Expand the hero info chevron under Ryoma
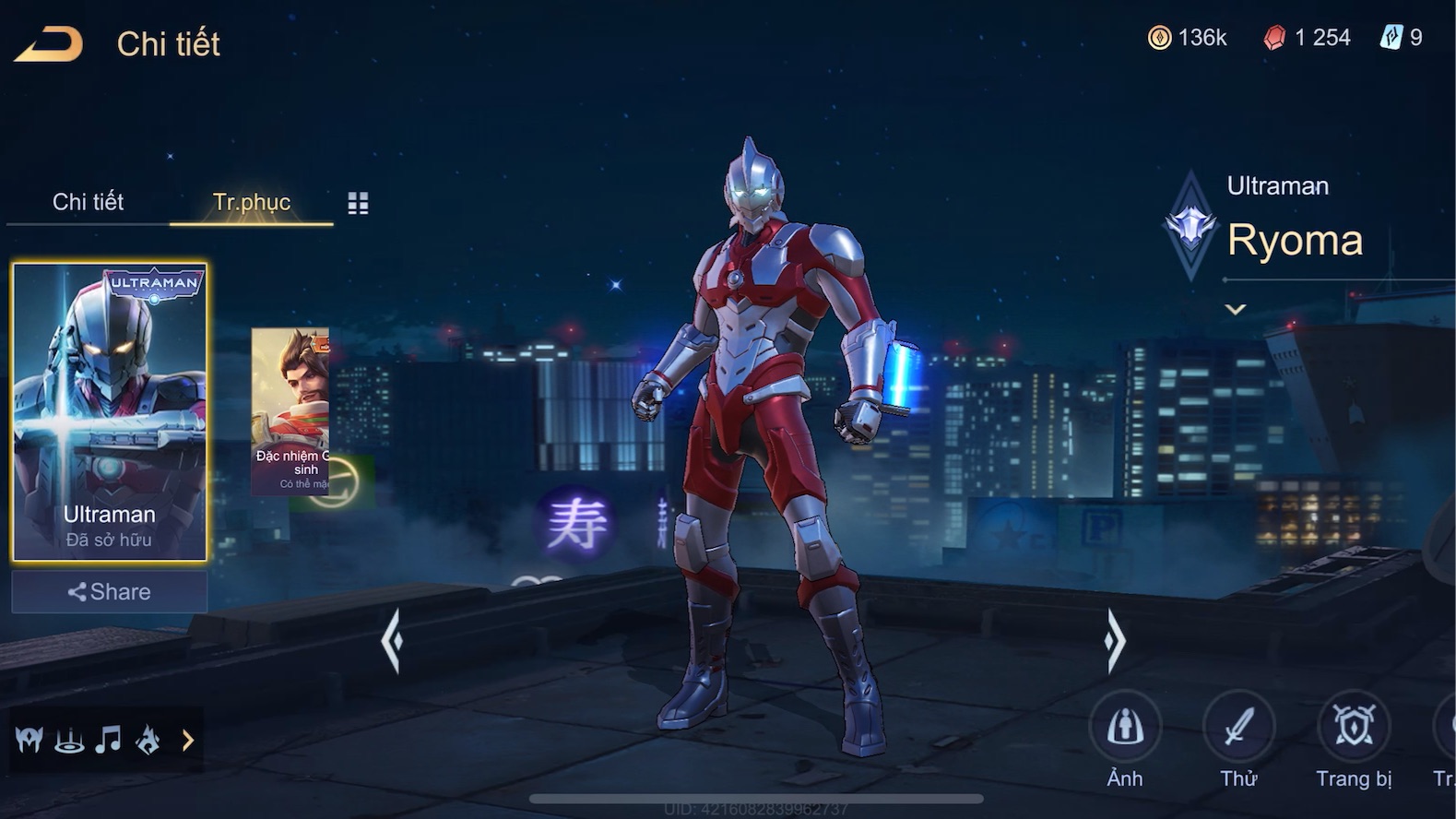 point(1236,310)
